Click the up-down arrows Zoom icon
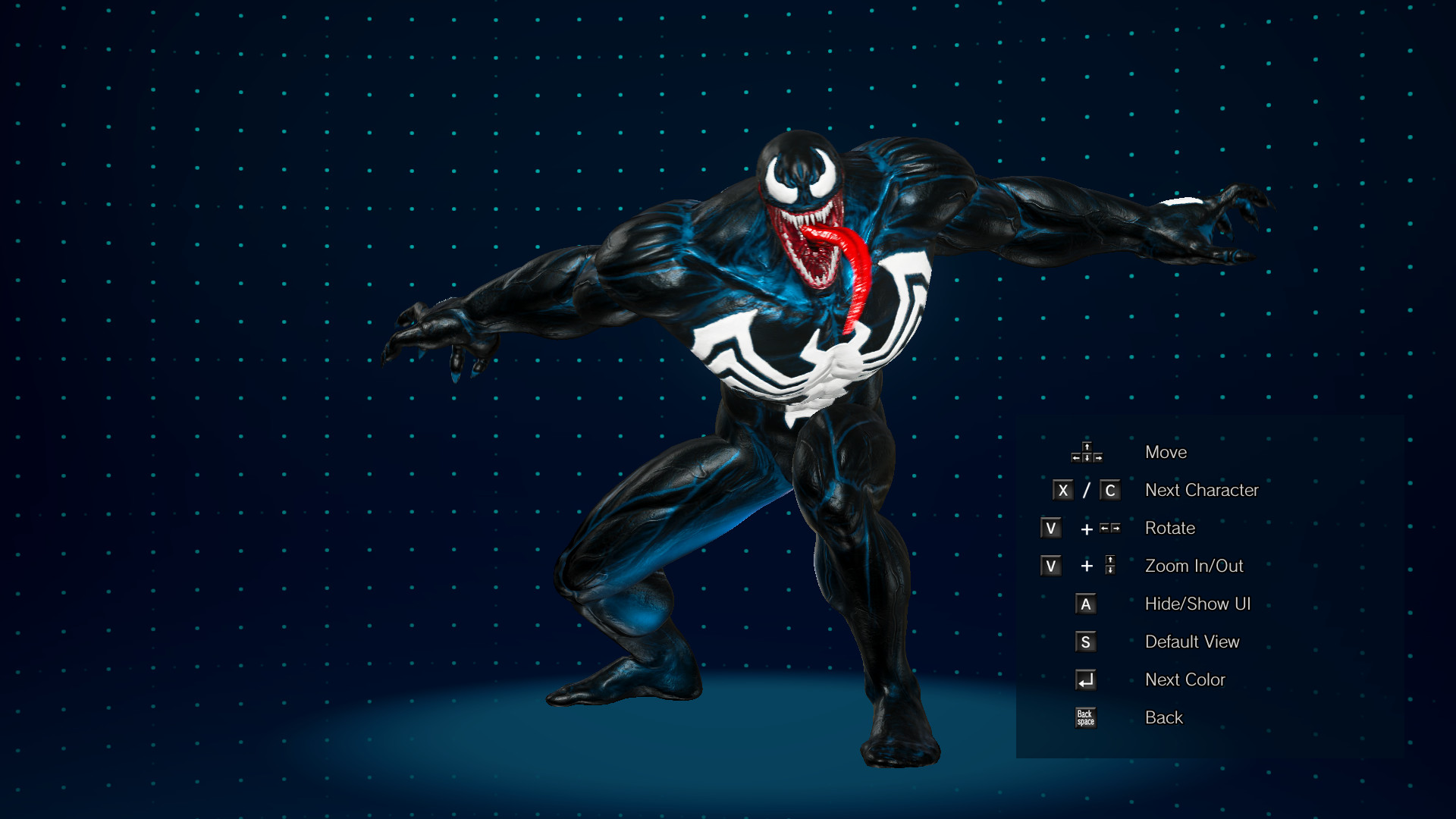Viewport: 1456px width, 819px height. tap(1111, 566)
